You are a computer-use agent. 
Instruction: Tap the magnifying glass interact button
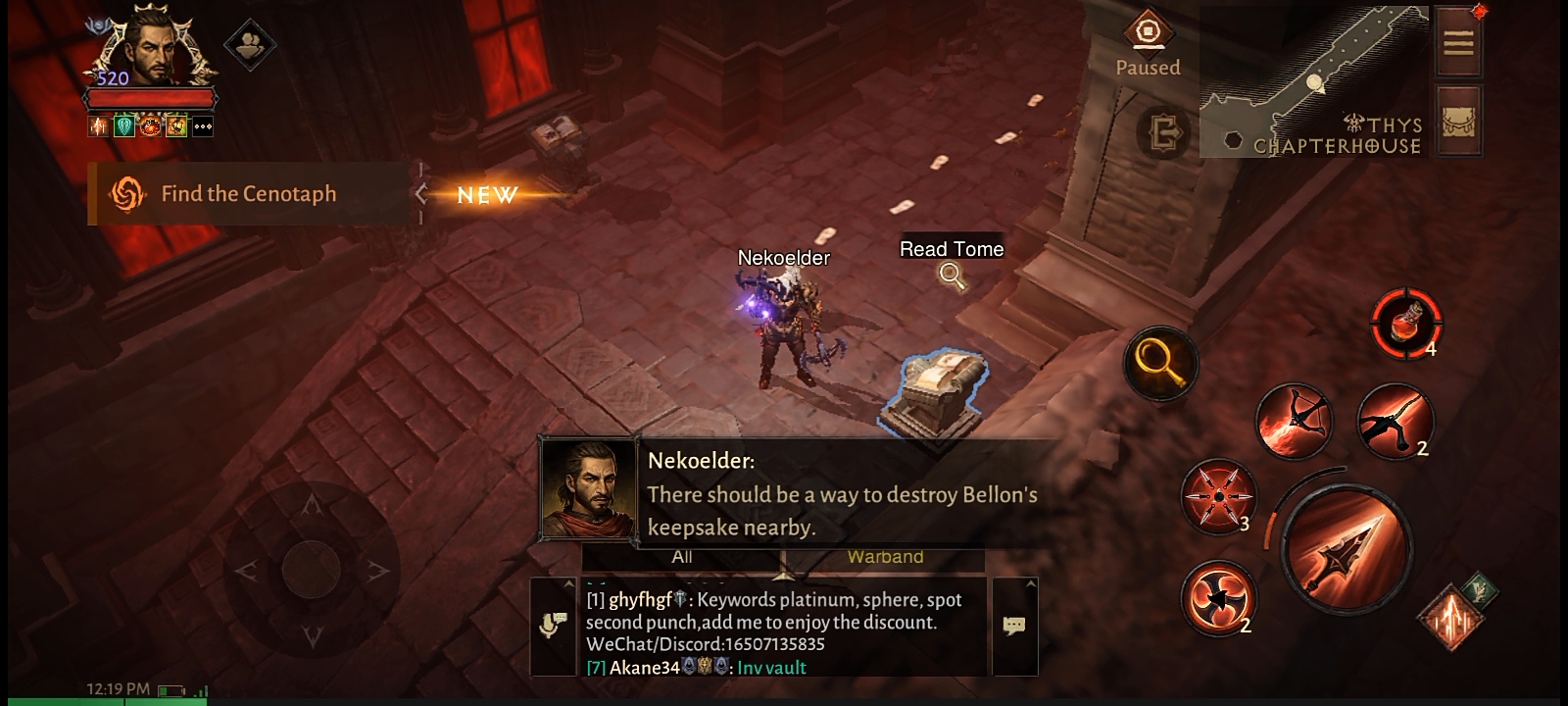[1161, 363]
